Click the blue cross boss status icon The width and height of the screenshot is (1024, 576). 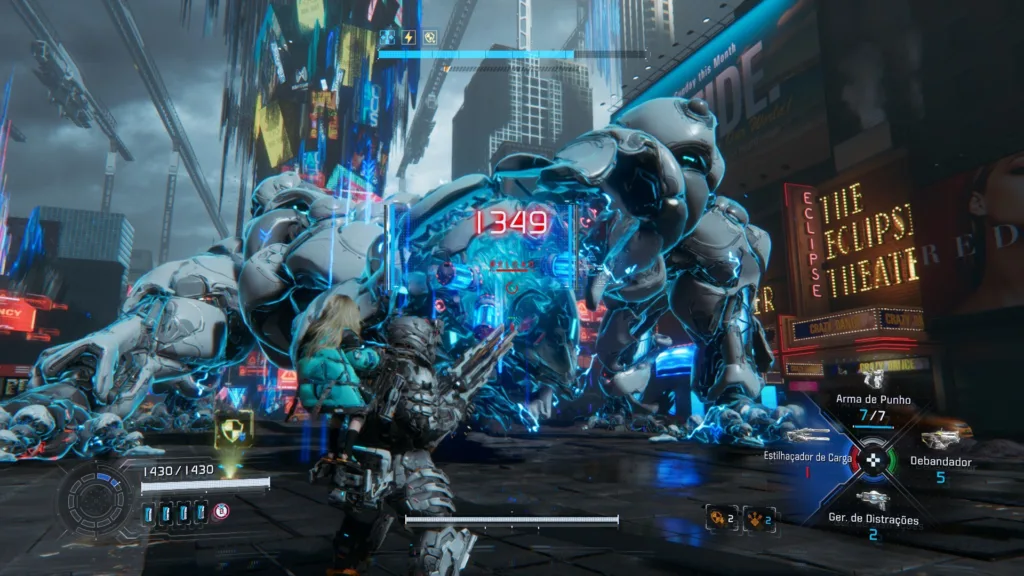pos(388,38)
